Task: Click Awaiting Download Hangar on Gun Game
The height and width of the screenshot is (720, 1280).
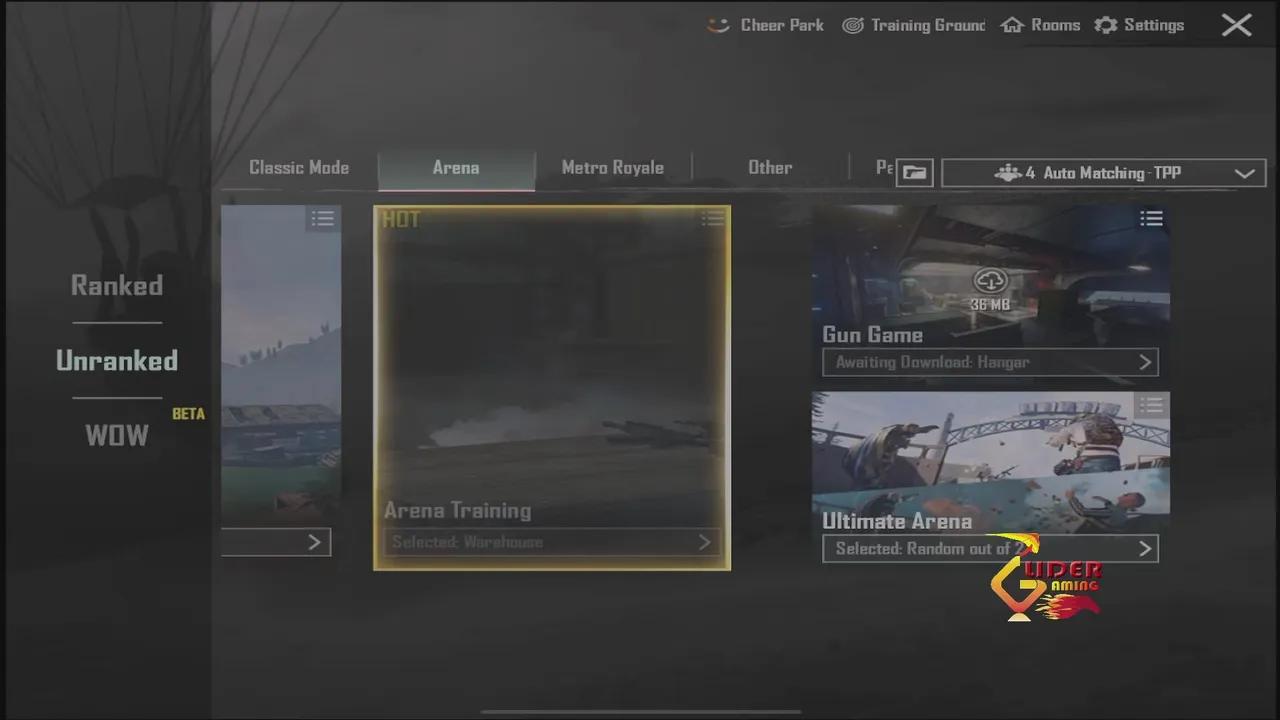Action: (x=990, y=362)
